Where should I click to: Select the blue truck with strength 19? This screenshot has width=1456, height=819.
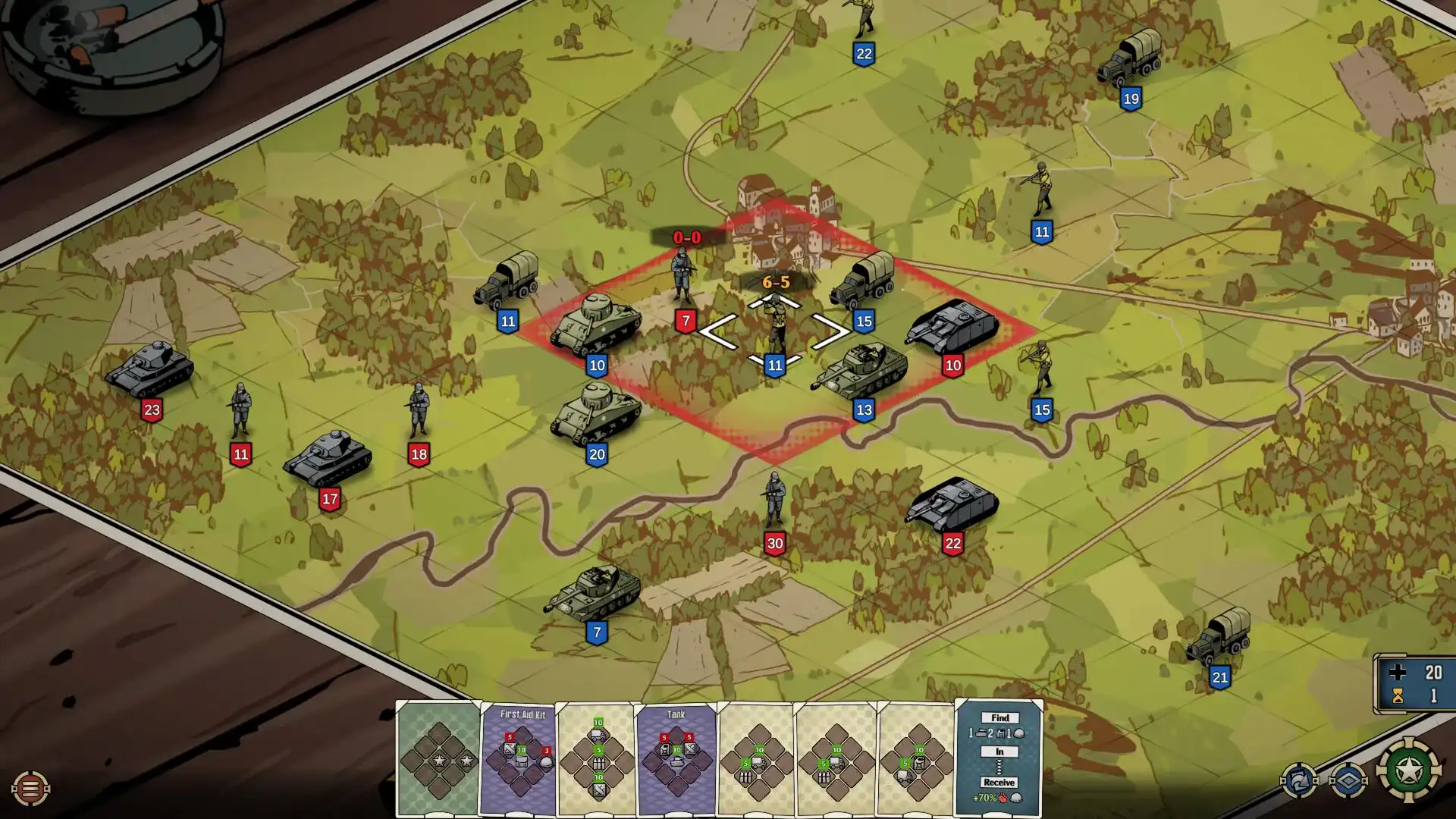click(1130, 58)
